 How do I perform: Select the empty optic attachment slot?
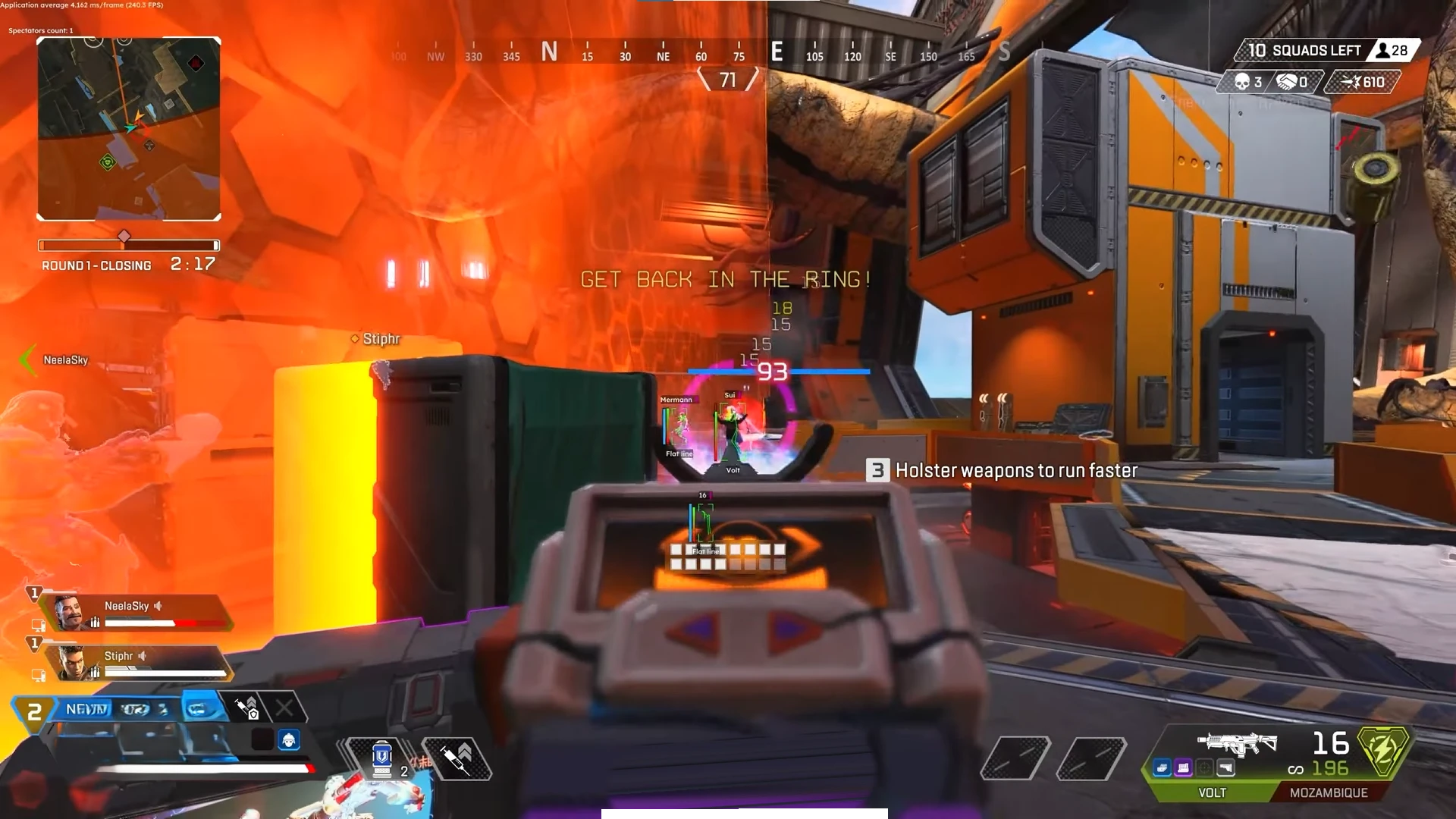pos(1205,768)
